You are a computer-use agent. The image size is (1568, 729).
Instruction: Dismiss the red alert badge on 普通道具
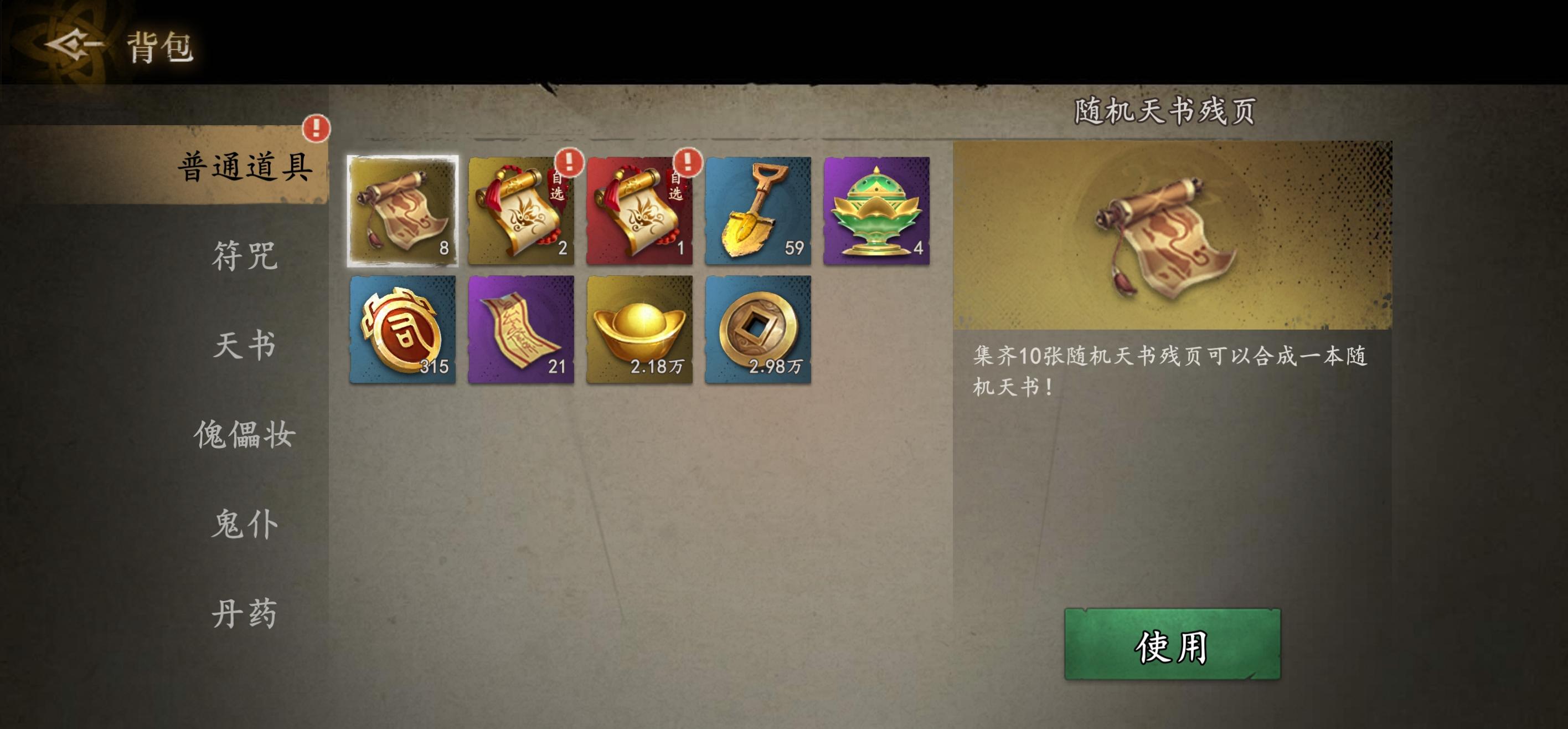click(x=316, y=129)
